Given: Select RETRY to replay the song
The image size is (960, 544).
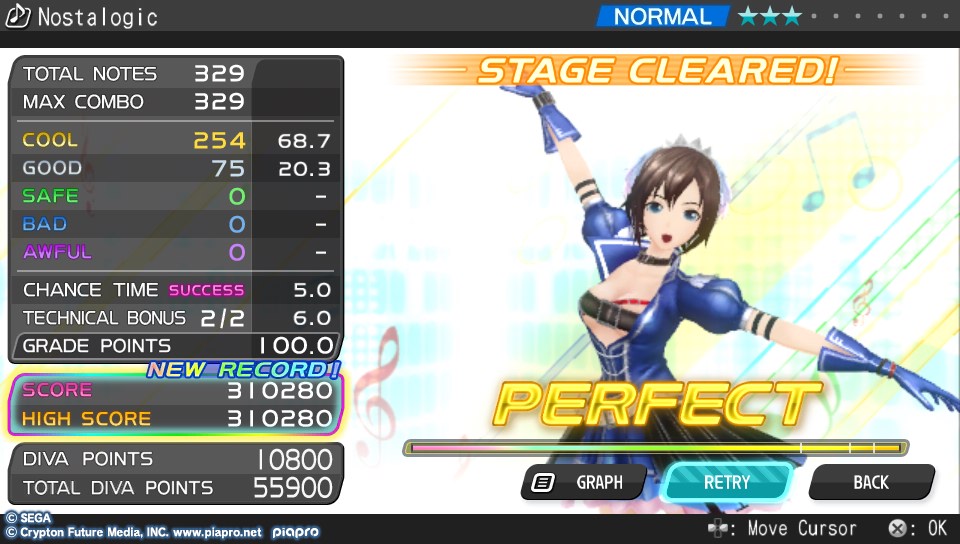Looking at the screenshot, I should [x=727, y=482].
